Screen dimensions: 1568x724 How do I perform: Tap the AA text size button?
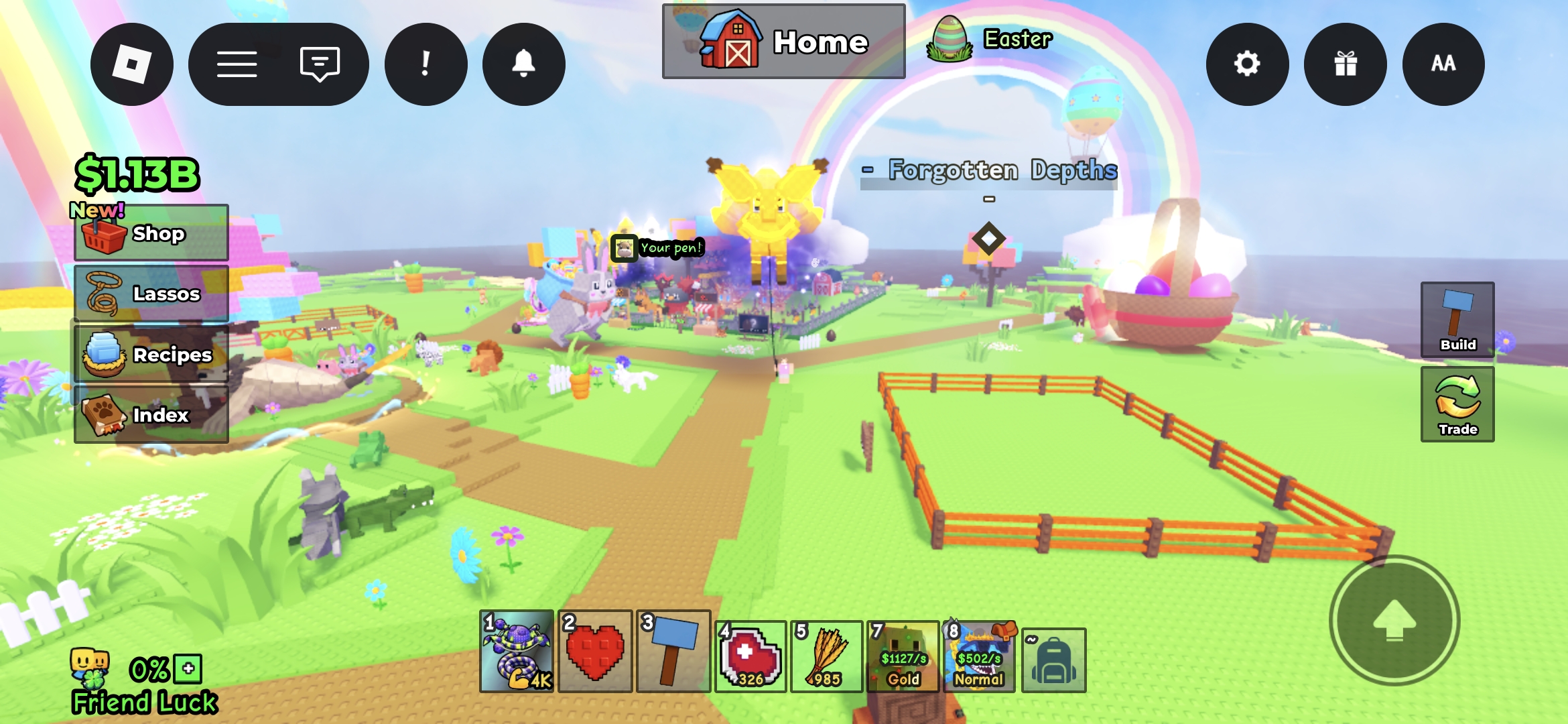(1443, 64)
